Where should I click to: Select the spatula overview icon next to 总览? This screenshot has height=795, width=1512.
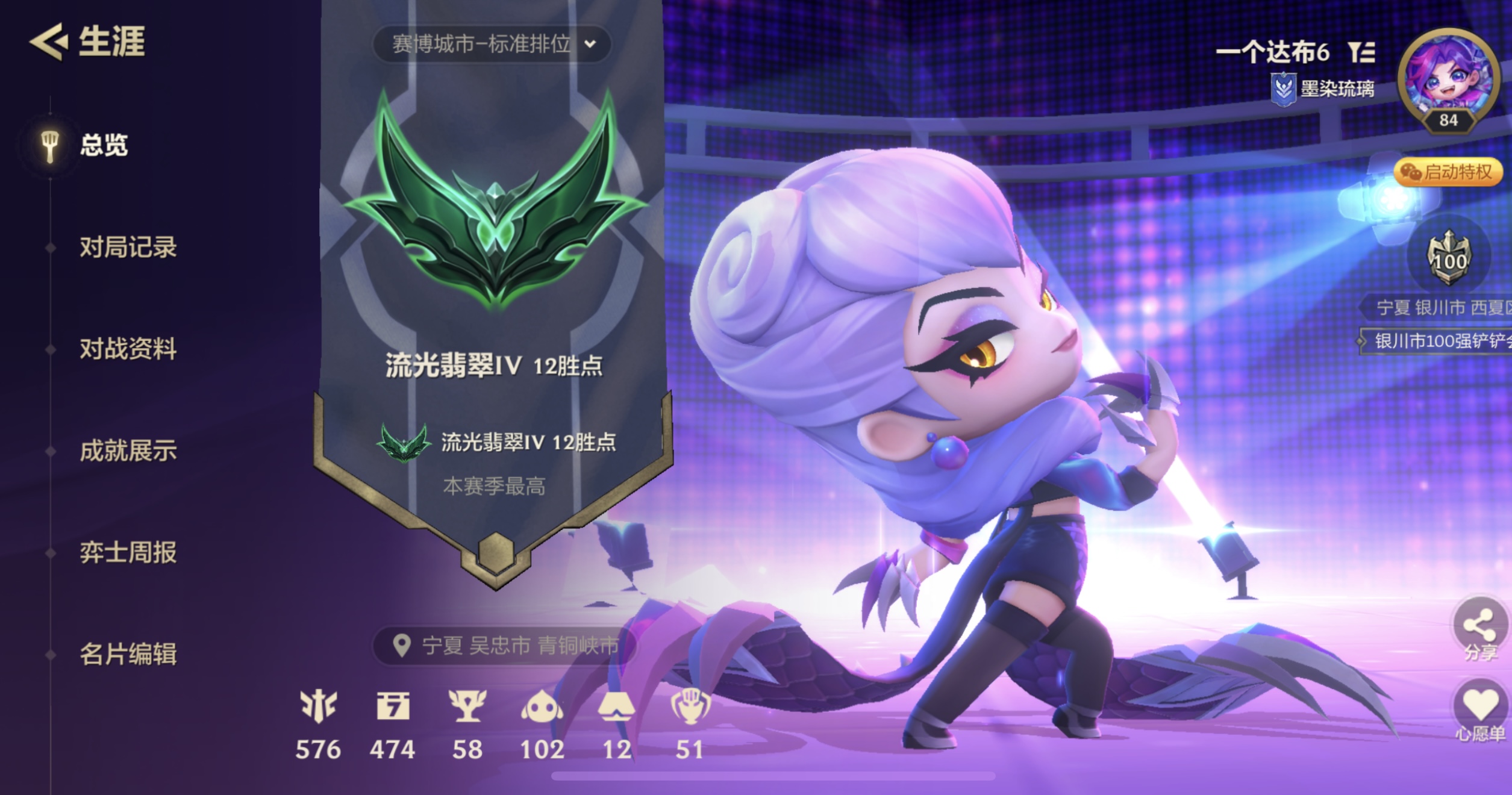pos(51,144)
